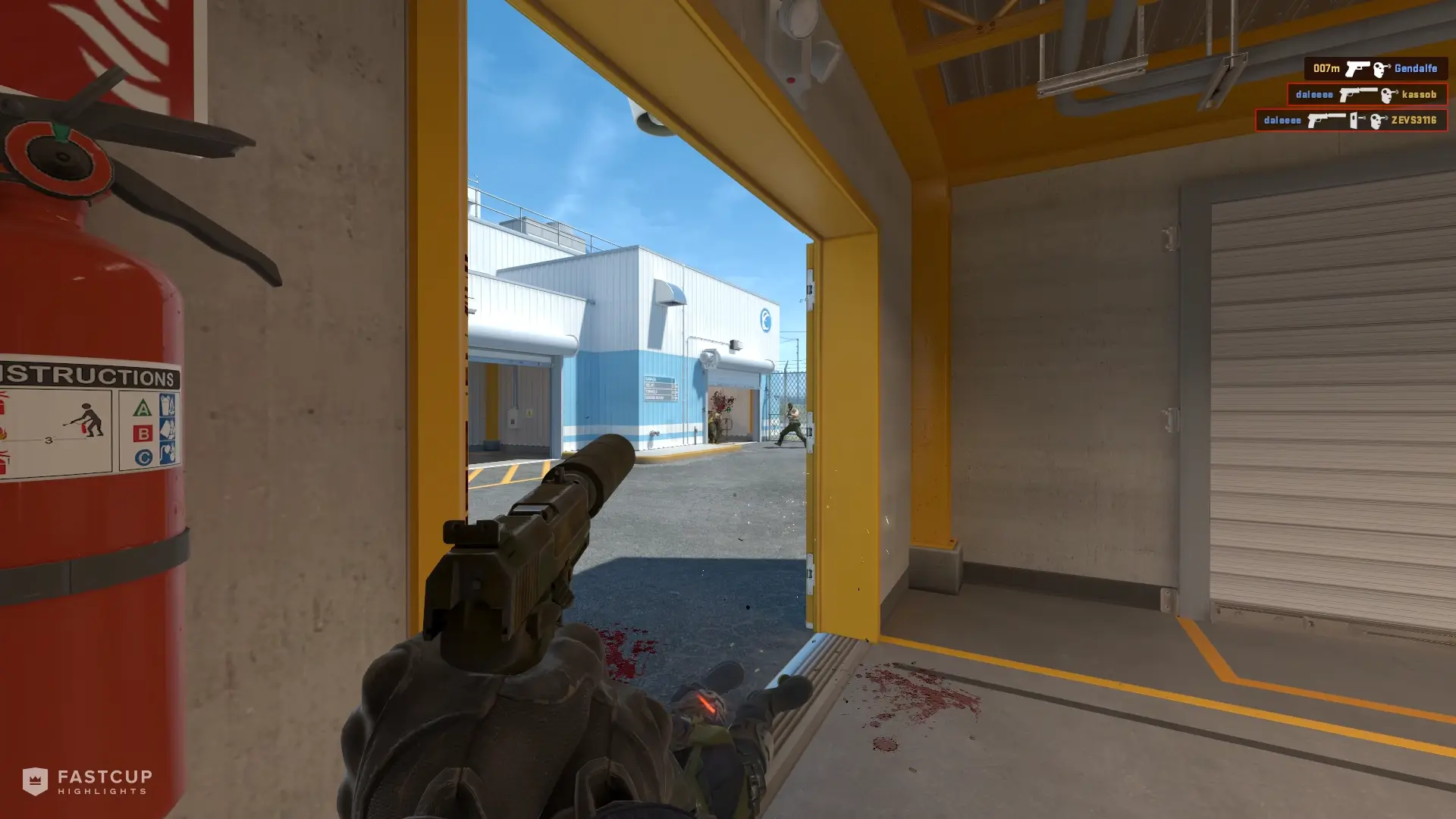This screenshot has height=819, width=1456.
Task: Select the player name daleeee in the kill feed
Action: 1313,96
